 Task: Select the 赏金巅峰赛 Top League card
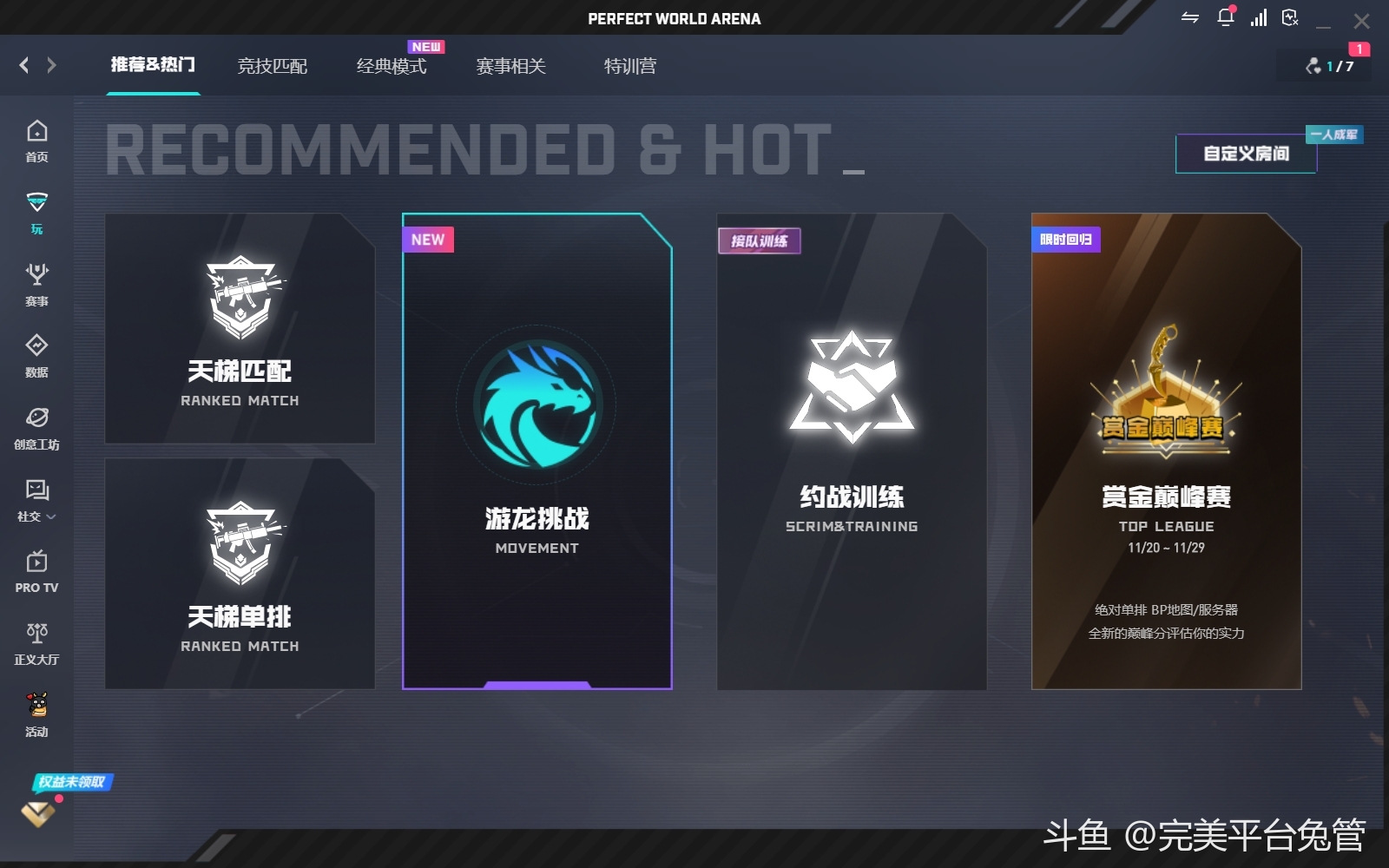(1166, 451)
